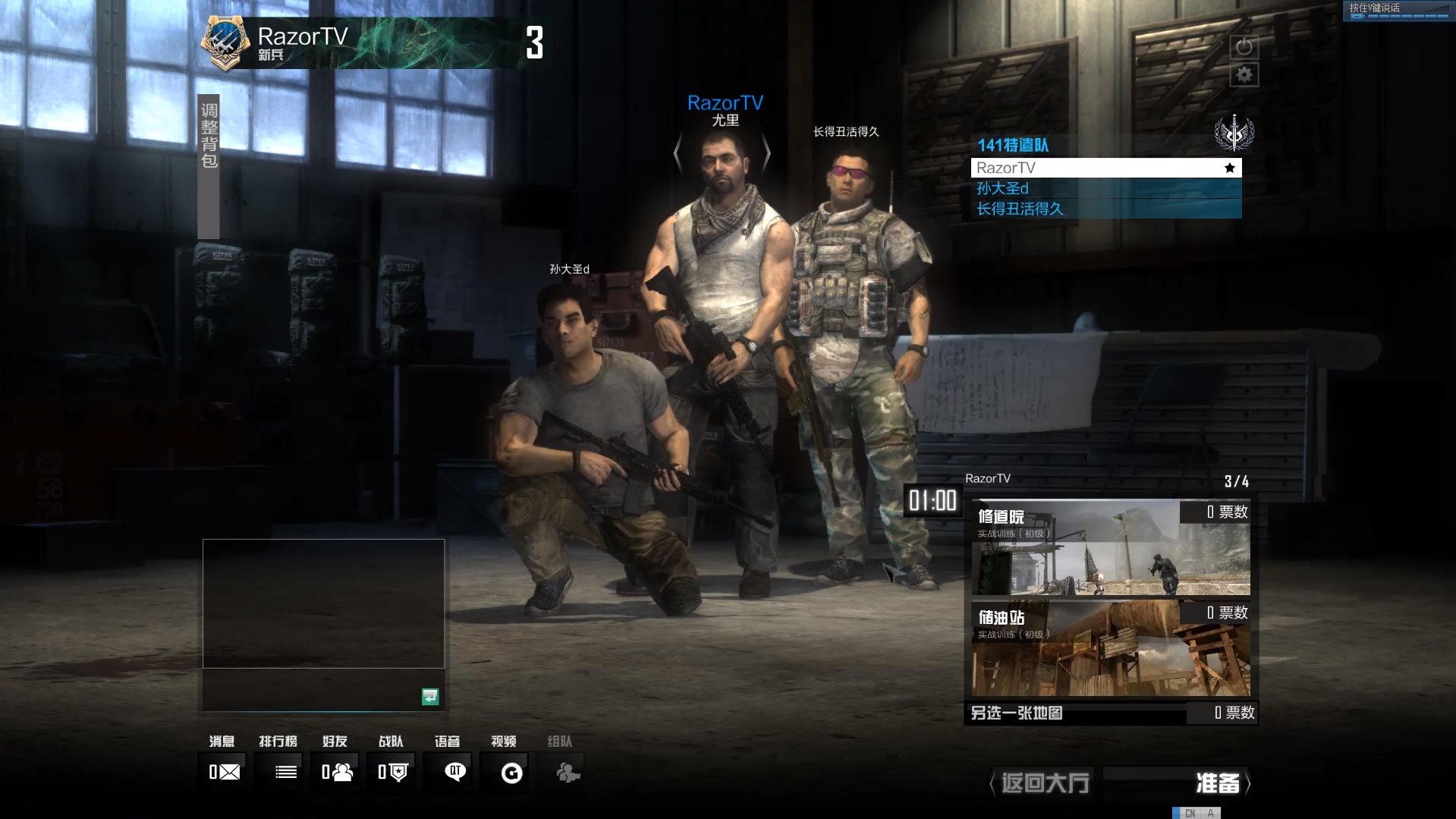Select player 长得丑活得久 in team list
Viewport: 1456px width, 819px height.
pos(1105,209)
